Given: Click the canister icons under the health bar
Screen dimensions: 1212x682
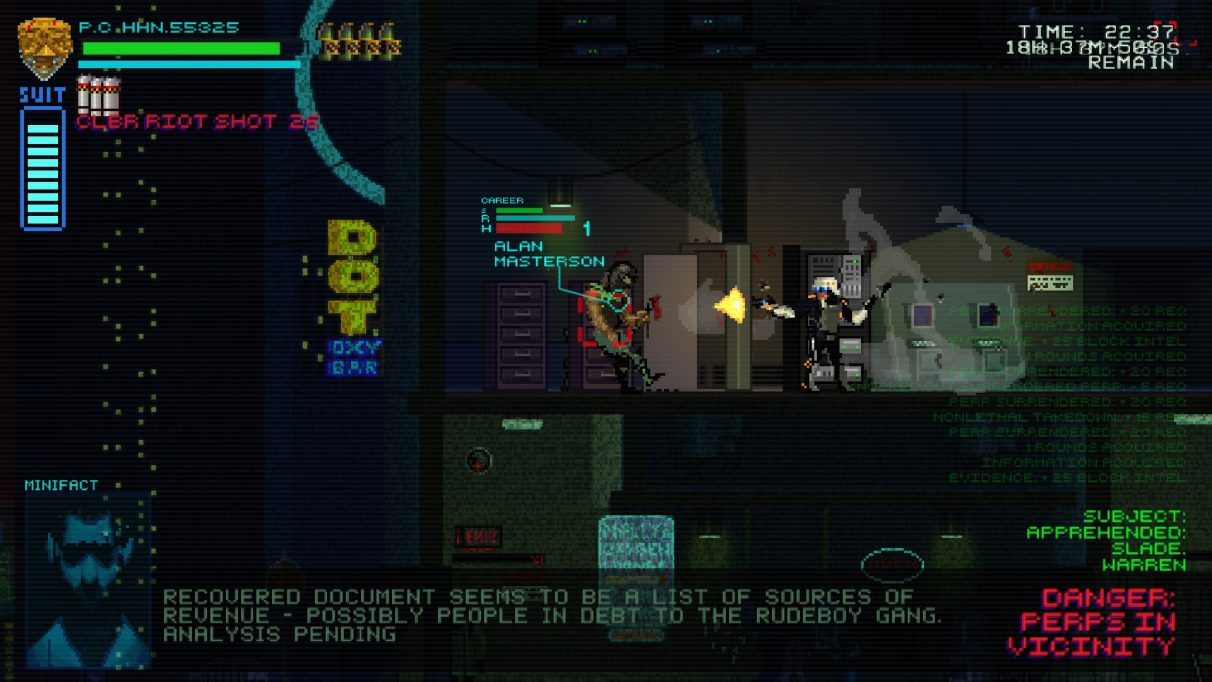Looking at the screenshot, I should (98, 94).
